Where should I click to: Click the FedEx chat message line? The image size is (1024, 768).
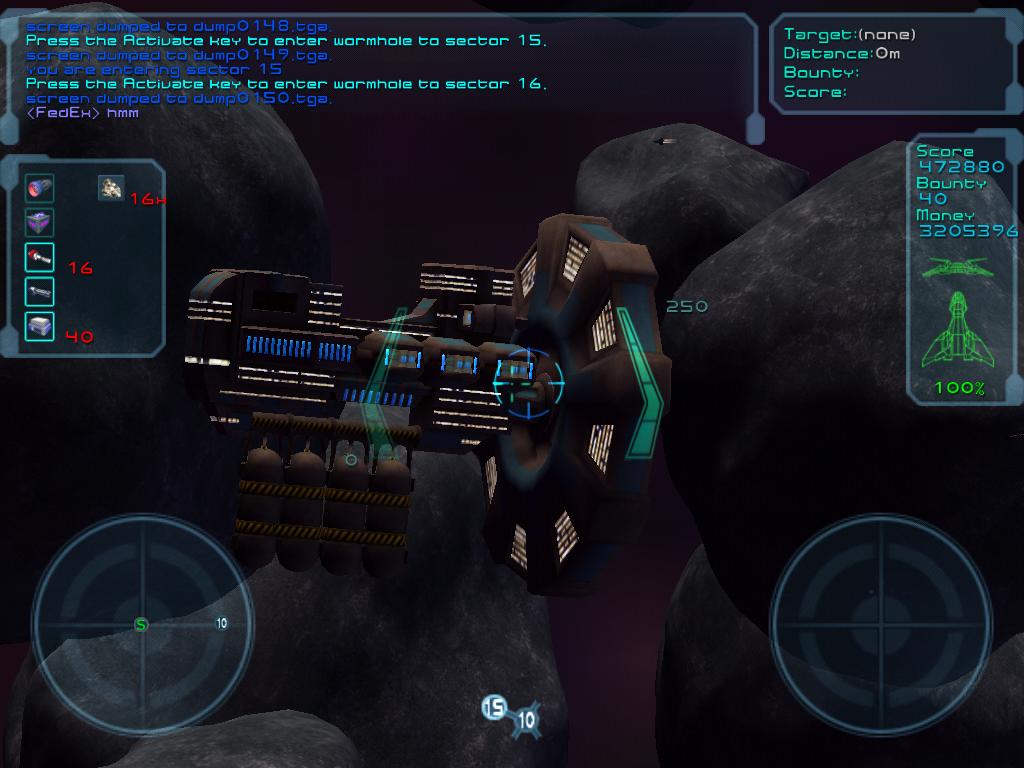[x=83, y=113]
